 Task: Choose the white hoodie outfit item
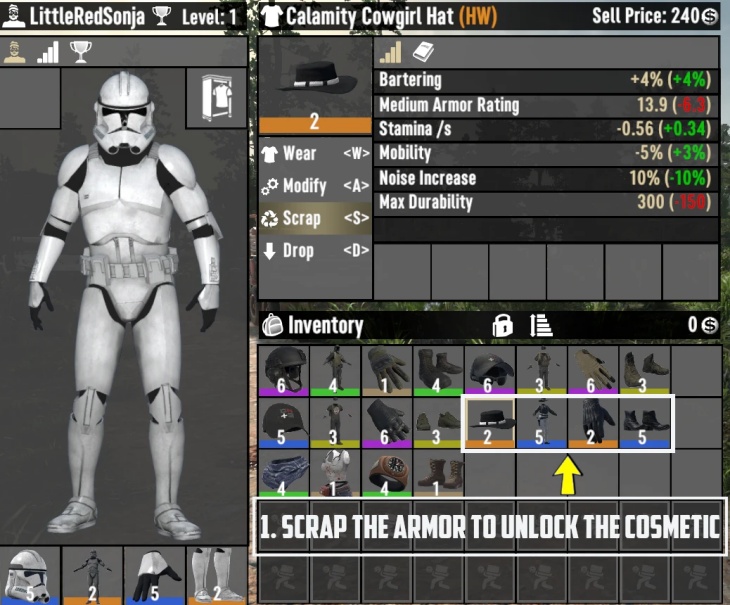(335, 474)
